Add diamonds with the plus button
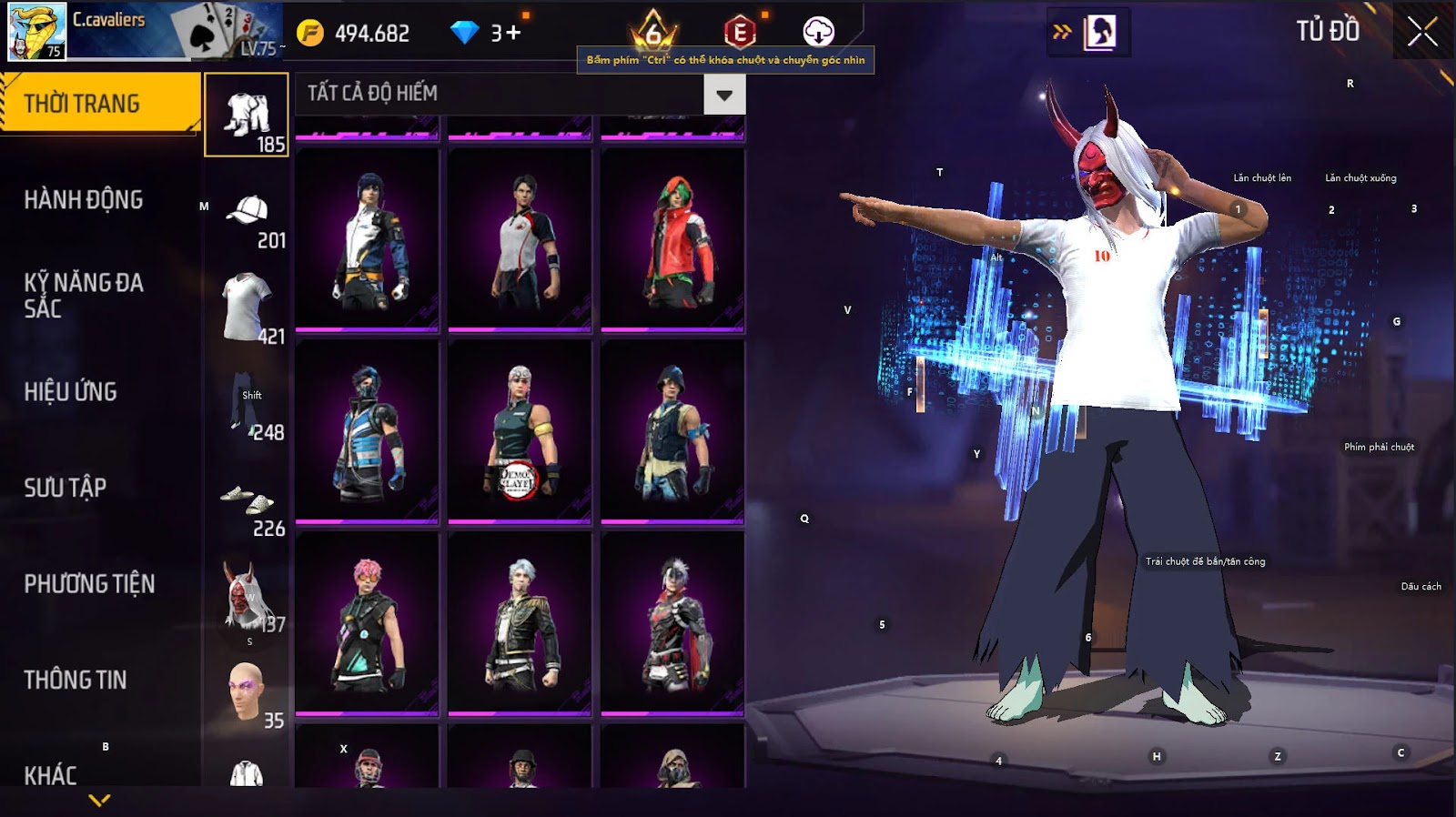This screenshot has height=817, width=1456. pos(514,34)
